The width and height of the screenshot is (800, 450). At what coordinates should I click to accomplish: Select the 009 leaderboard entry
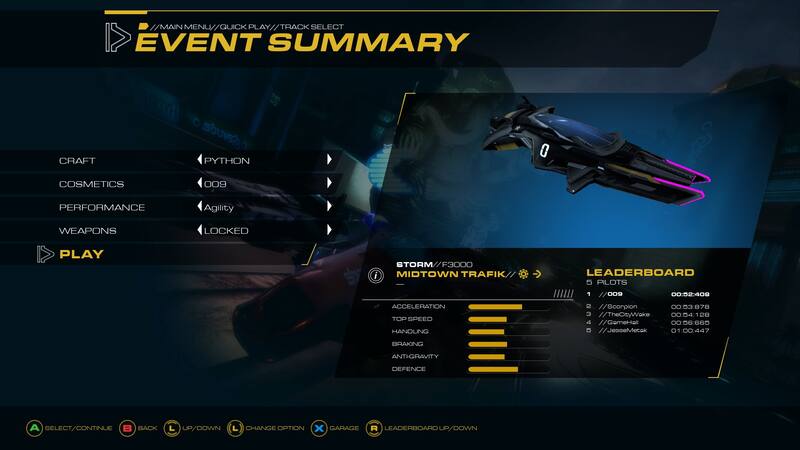[648, 295]
